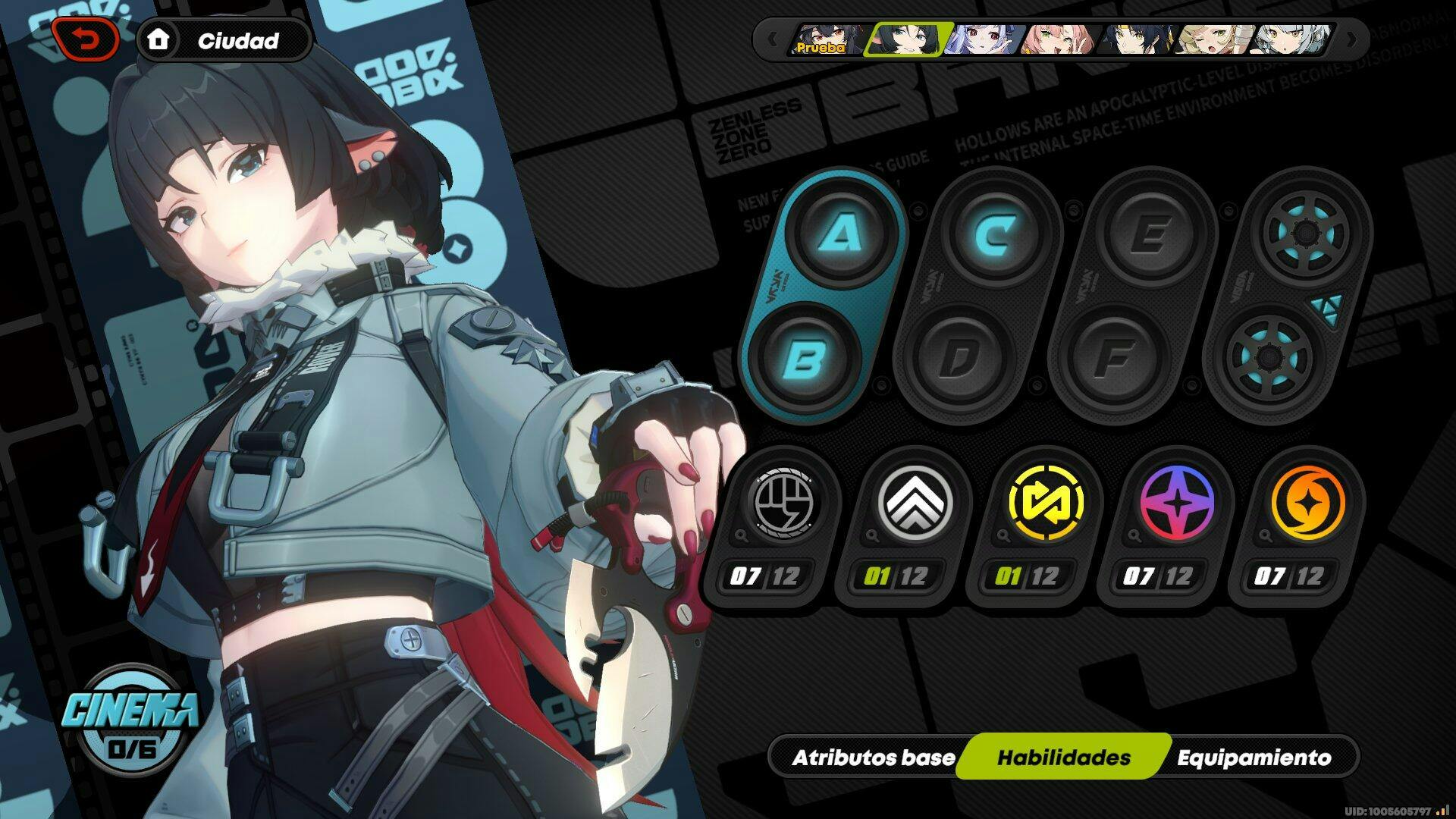Screen dimensions: 1456x819
Task: Open the orange chain attack skill
Action: click(1307, 502)
